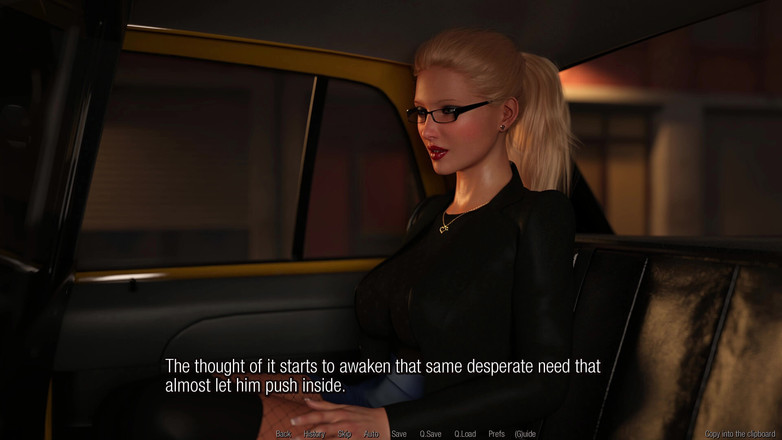
Task: Open the Save menu
Action: (x=399, y=434)
